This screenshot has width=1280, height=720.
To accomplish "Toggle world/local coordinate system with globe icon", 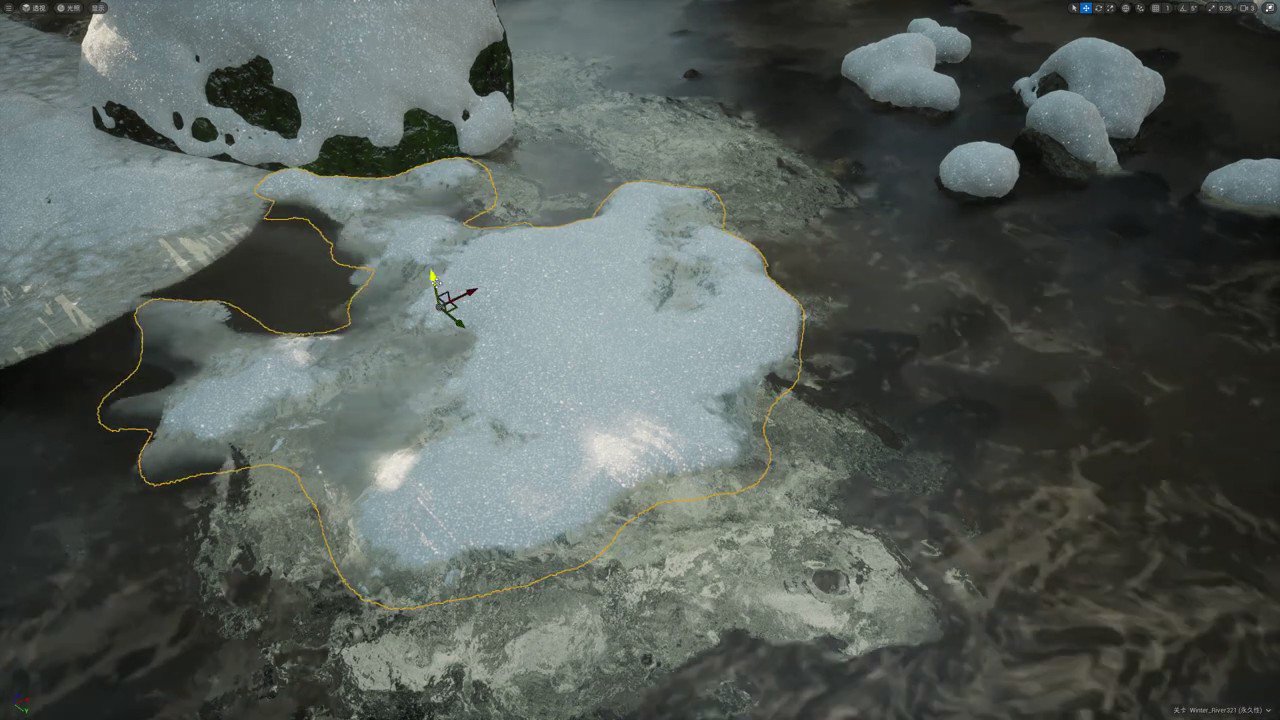I will (x=1126, y=8).
